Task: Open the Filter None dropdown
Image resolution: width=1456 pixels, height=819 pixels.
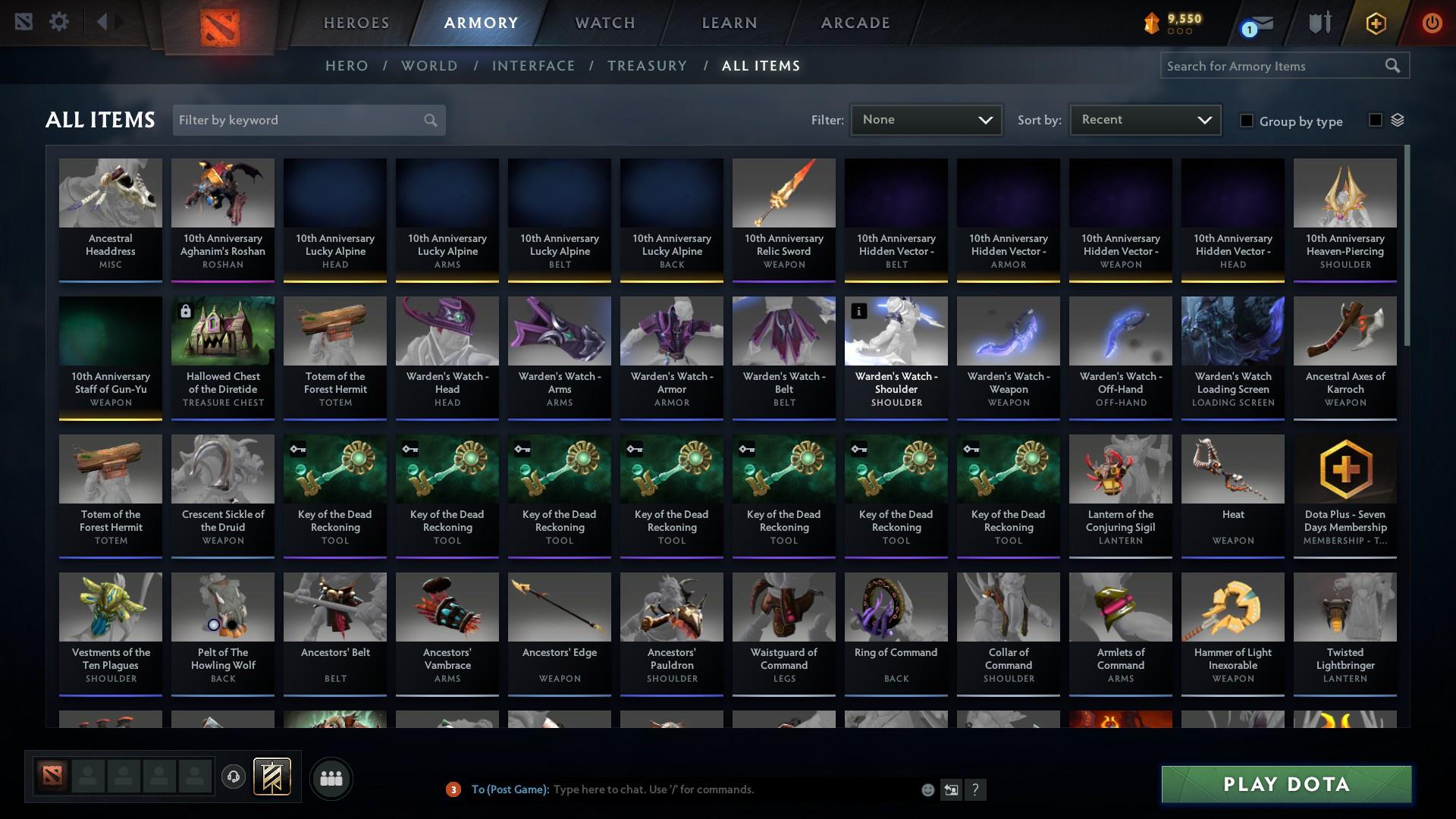Action: (x=925, y=119)
